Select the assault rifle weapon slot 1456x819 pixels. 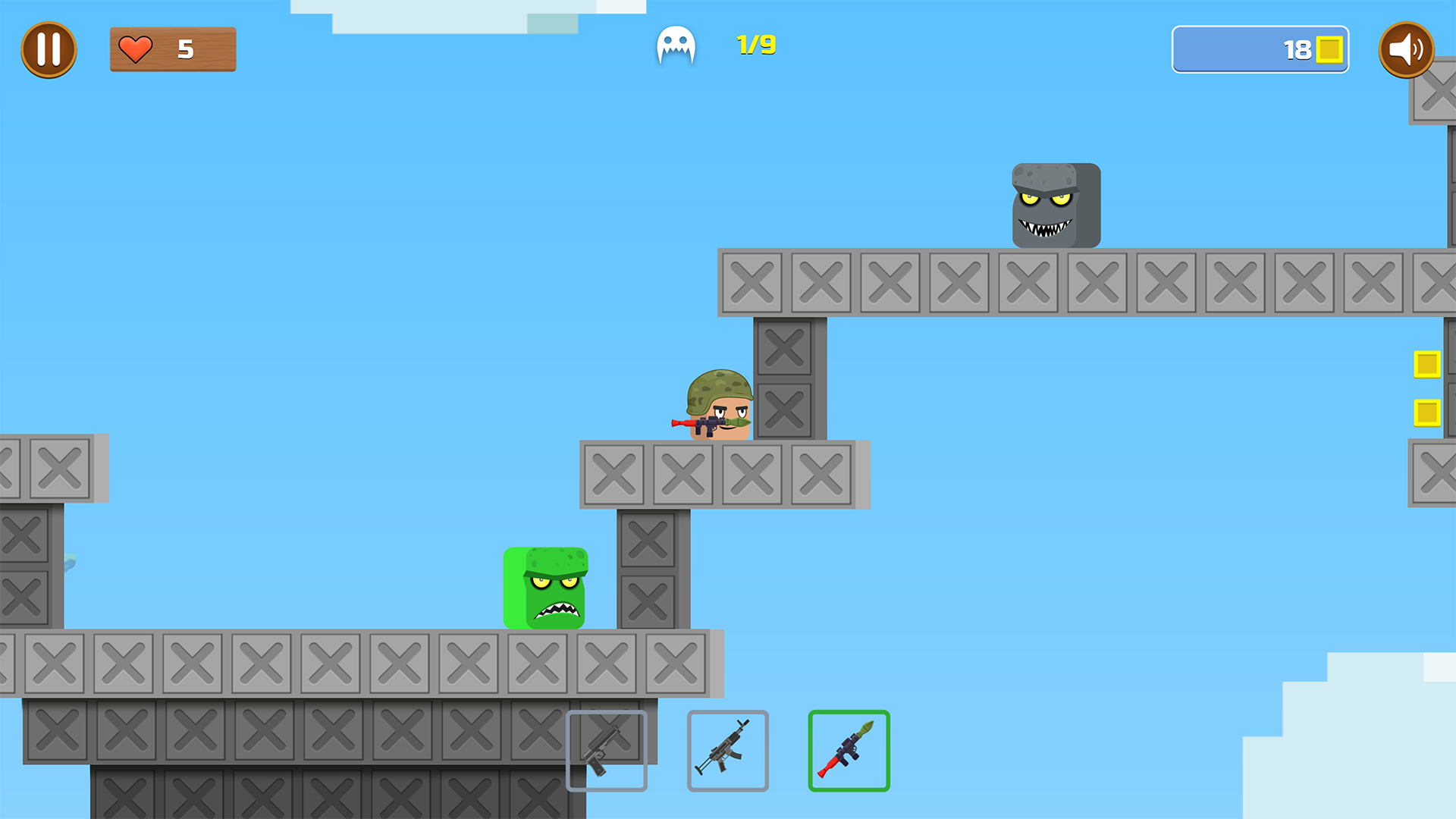[728, 751]
